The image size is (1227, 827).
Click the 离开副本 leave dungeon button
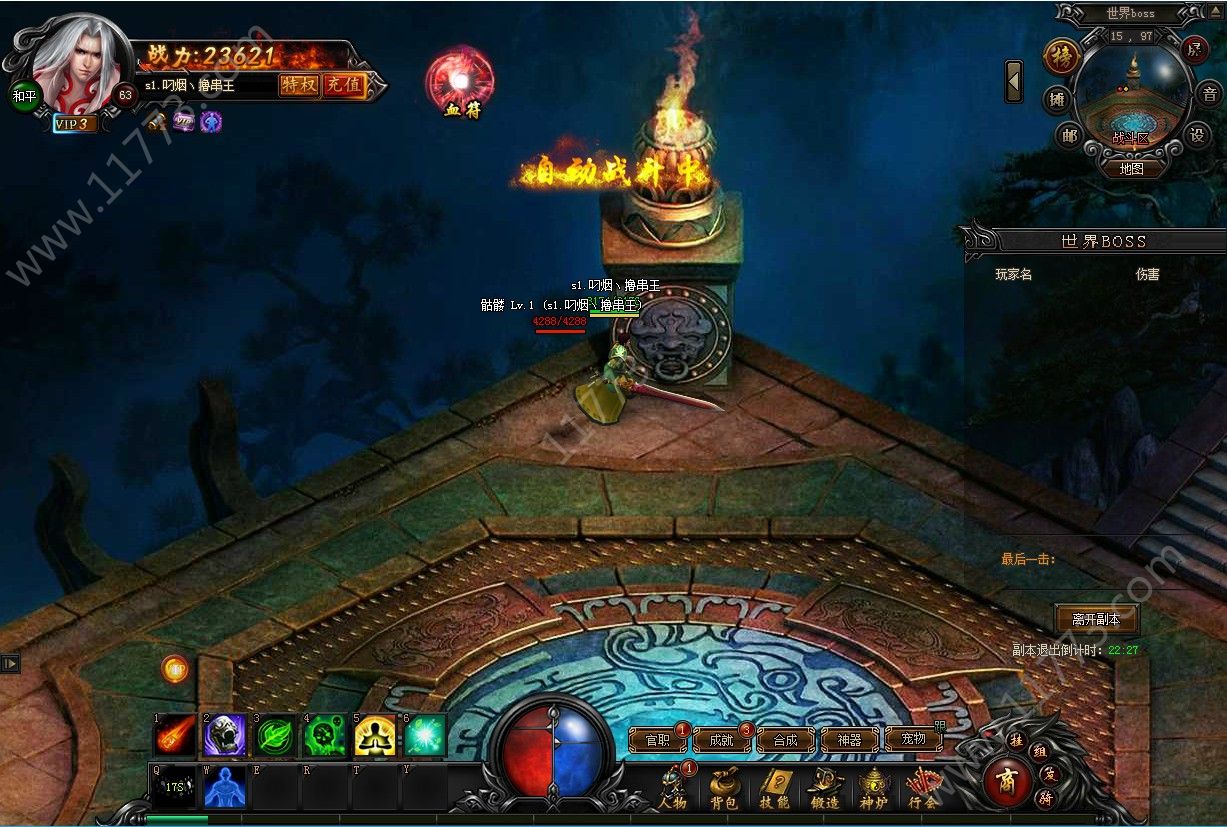coord(1097,618)
